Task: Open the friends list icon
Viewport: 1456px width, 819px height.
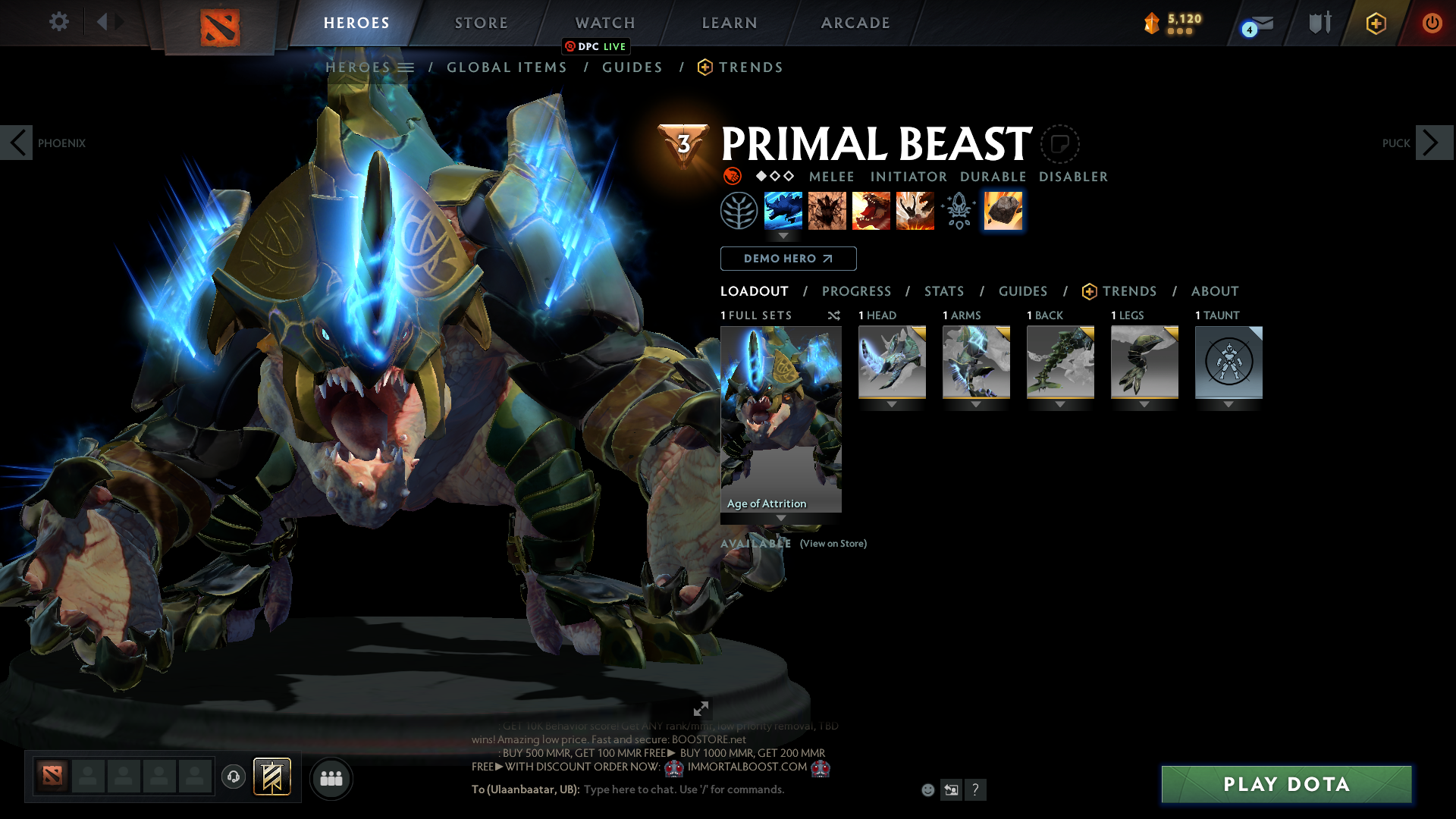Action: pos(331,778)
